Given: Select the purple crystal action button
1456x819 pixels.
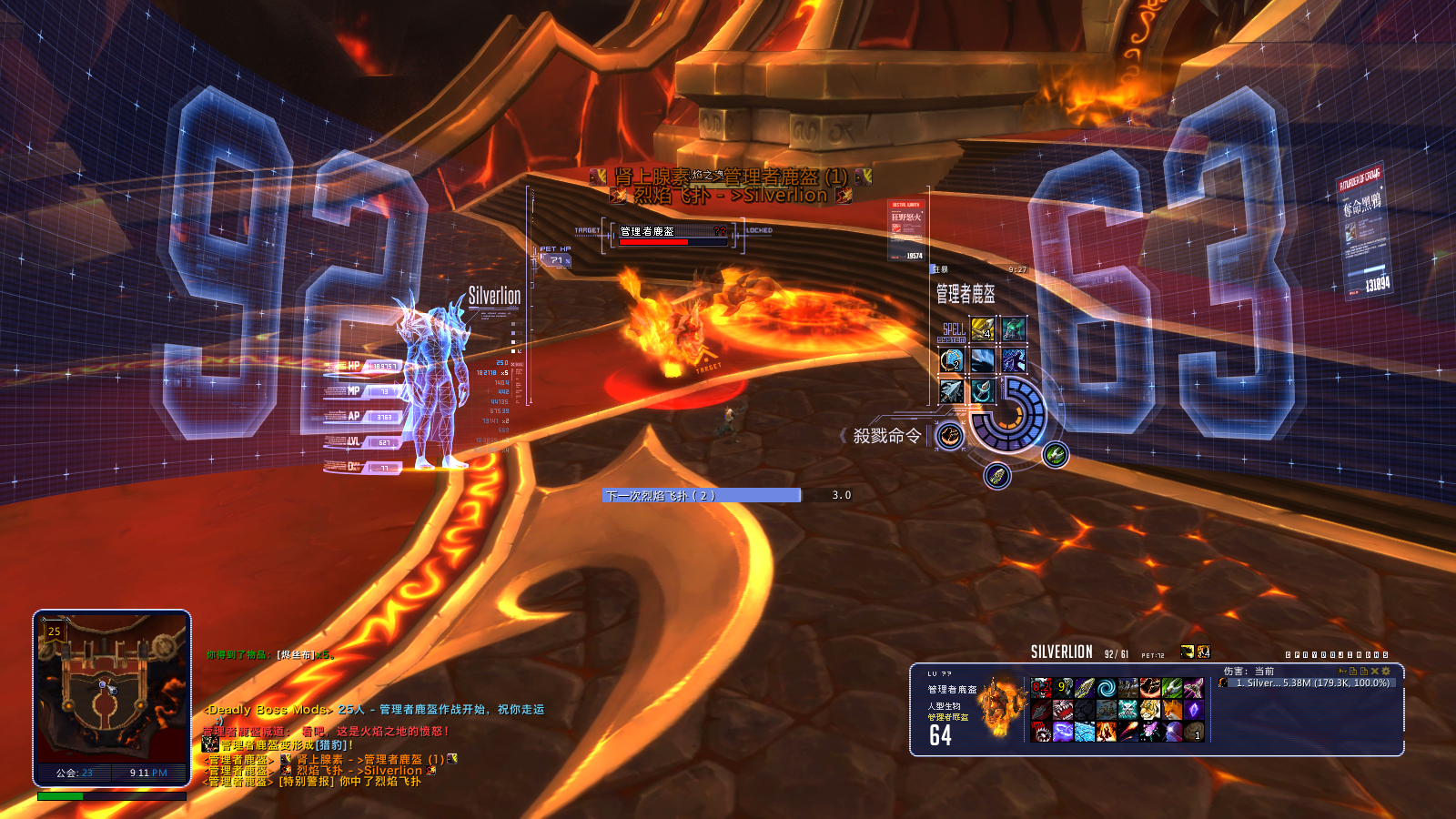Looking at the screenshot, I should click(1194, 710).
